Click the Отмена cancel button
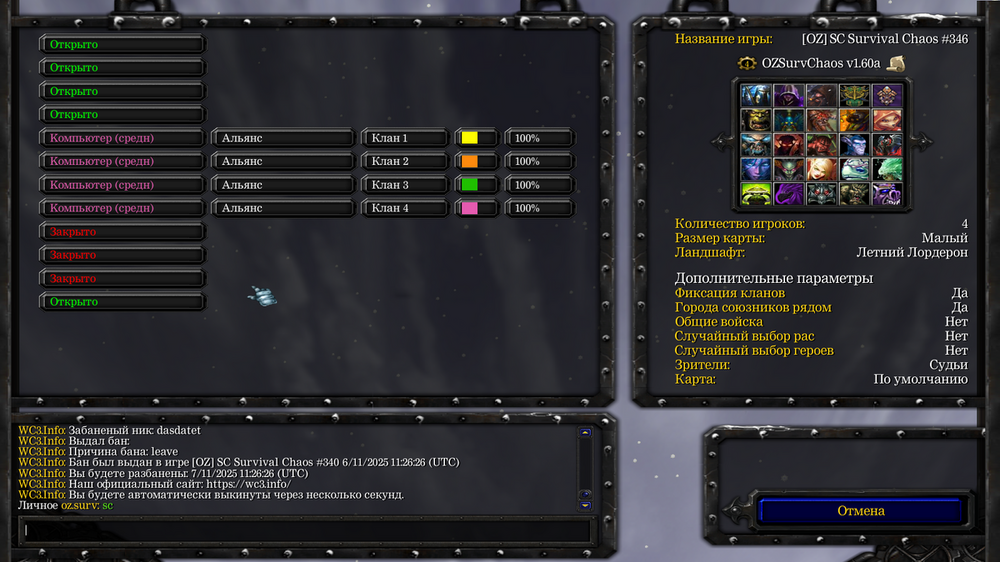This screenshot has height=562, width=1000. point(860,511)
